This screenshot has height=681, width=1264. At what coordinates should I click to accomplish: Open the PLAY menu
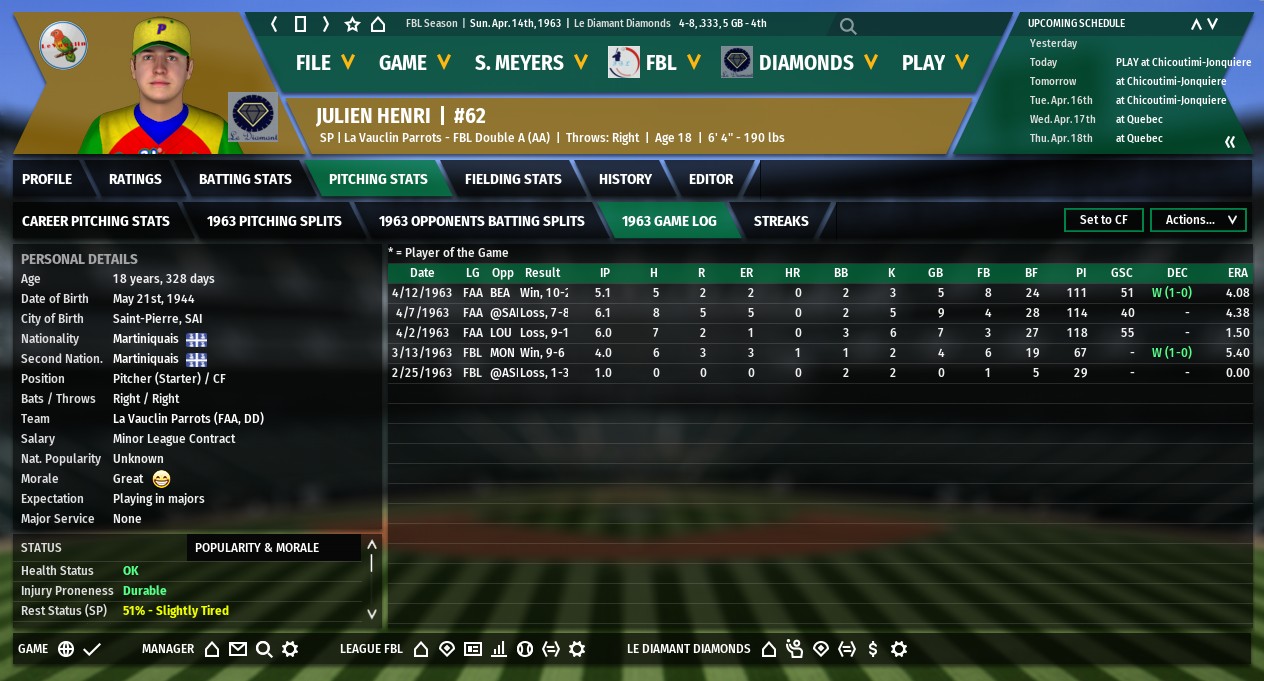point(935,63)
